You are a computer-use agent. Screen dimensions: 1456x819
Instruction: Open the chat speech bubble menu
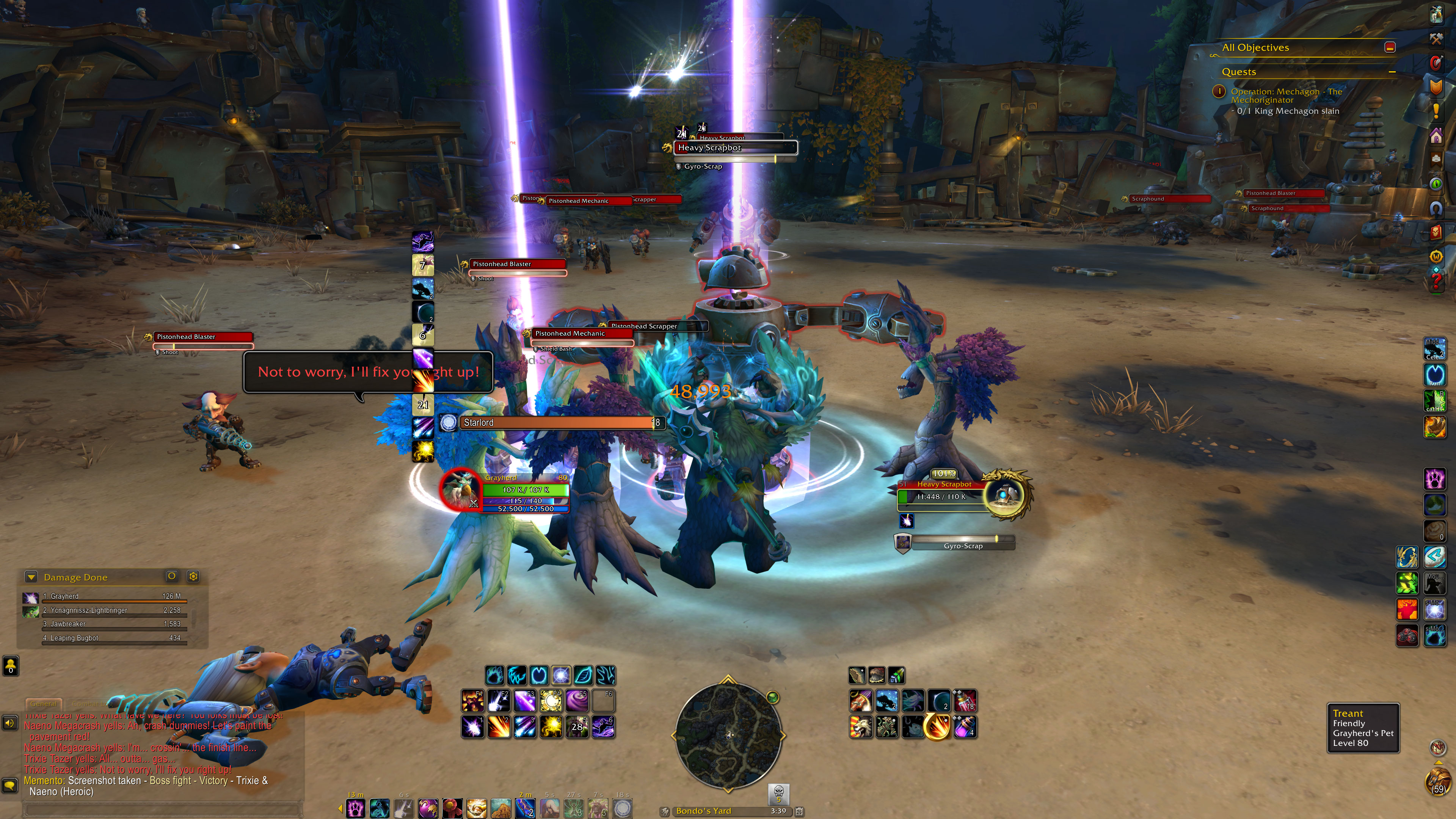[9, 785]
